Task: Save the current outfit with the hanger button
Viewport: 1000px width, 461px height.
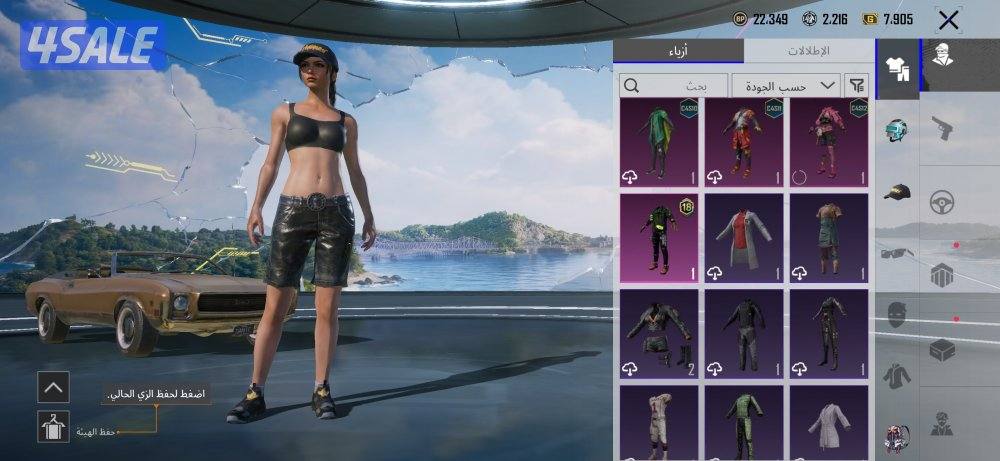Action: click(53, 427)
